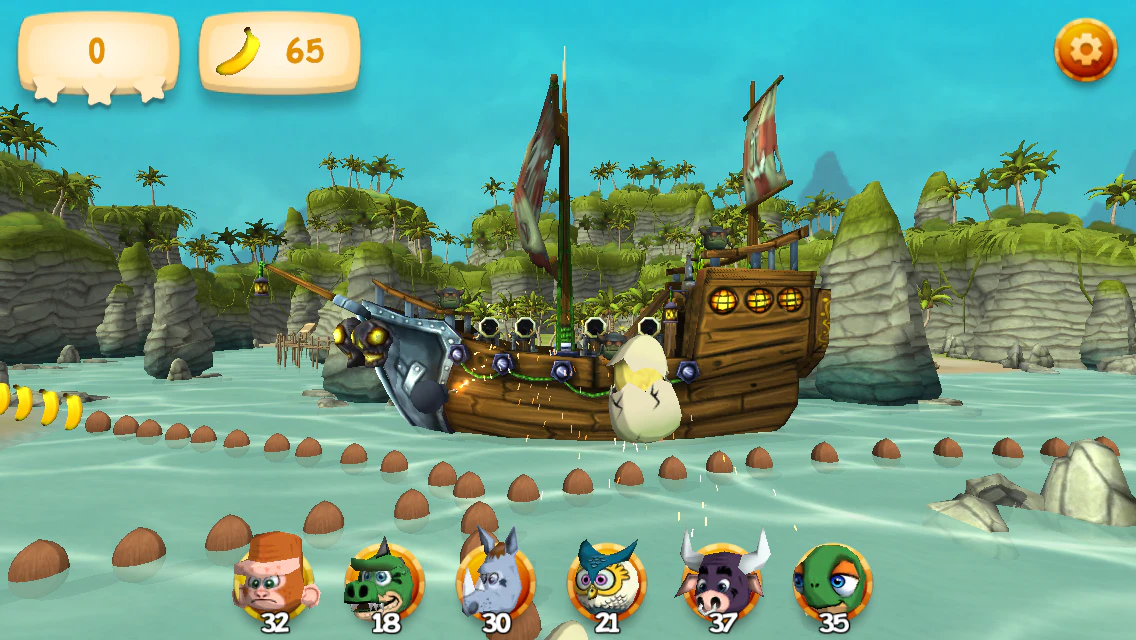Pick the gray rhino character

(495, 580)
